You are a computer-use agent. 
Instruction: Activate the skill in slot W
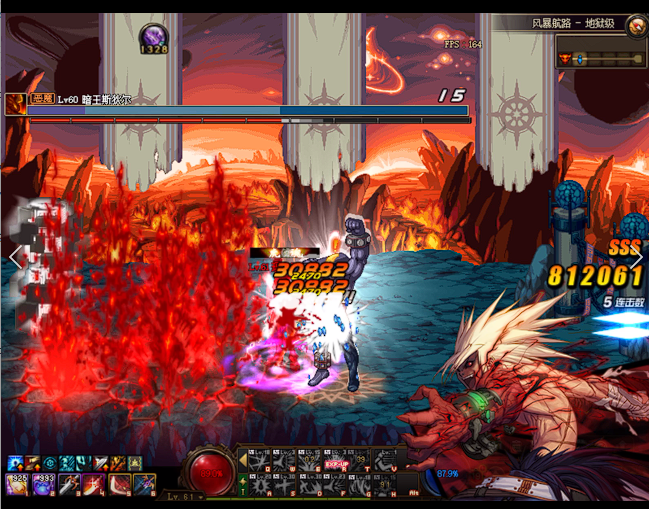[282, 461]
